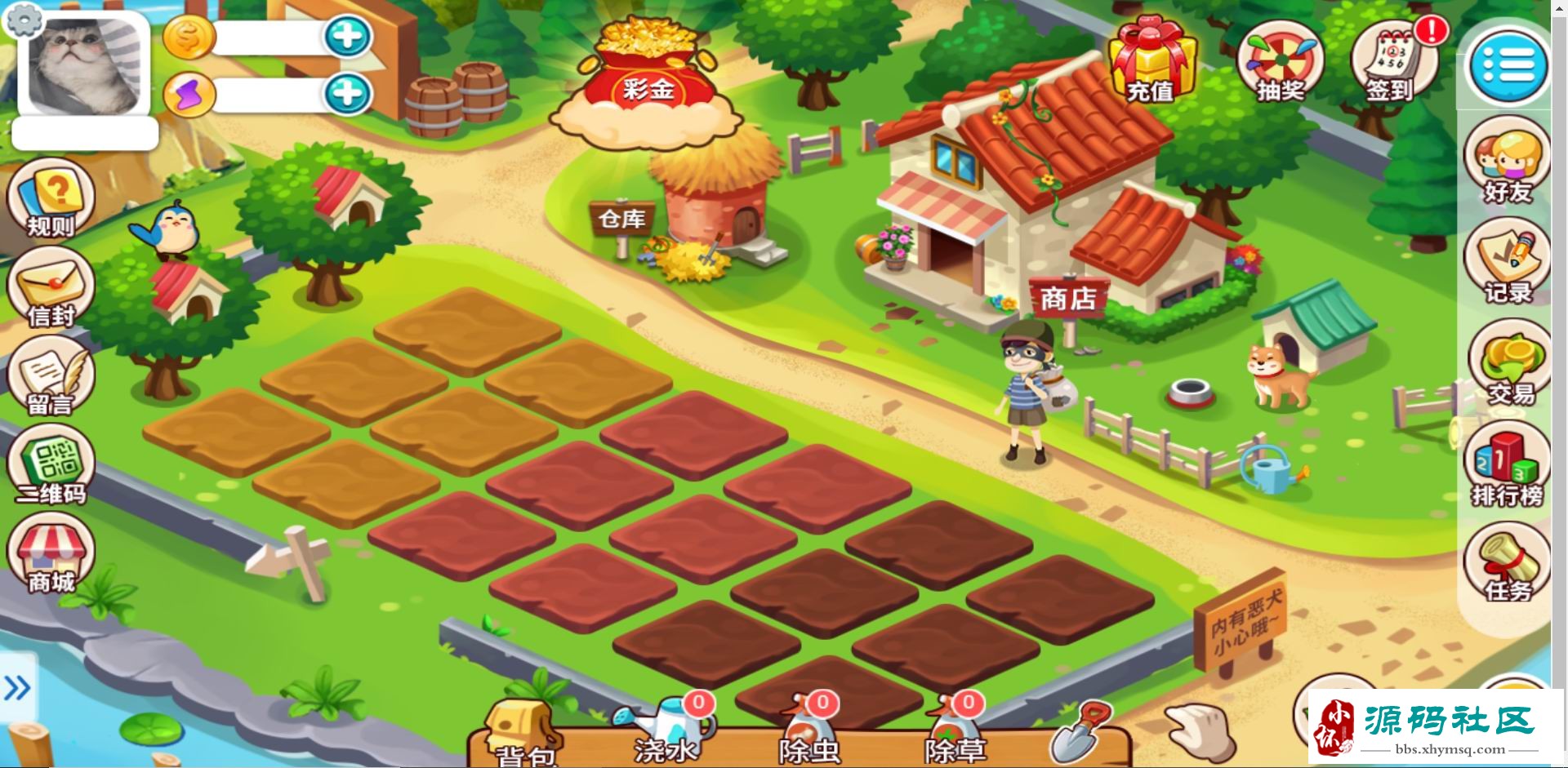1568x768 pixels.
Task: Click the cat avatar profile picture
Action: (x=83, y=65)
